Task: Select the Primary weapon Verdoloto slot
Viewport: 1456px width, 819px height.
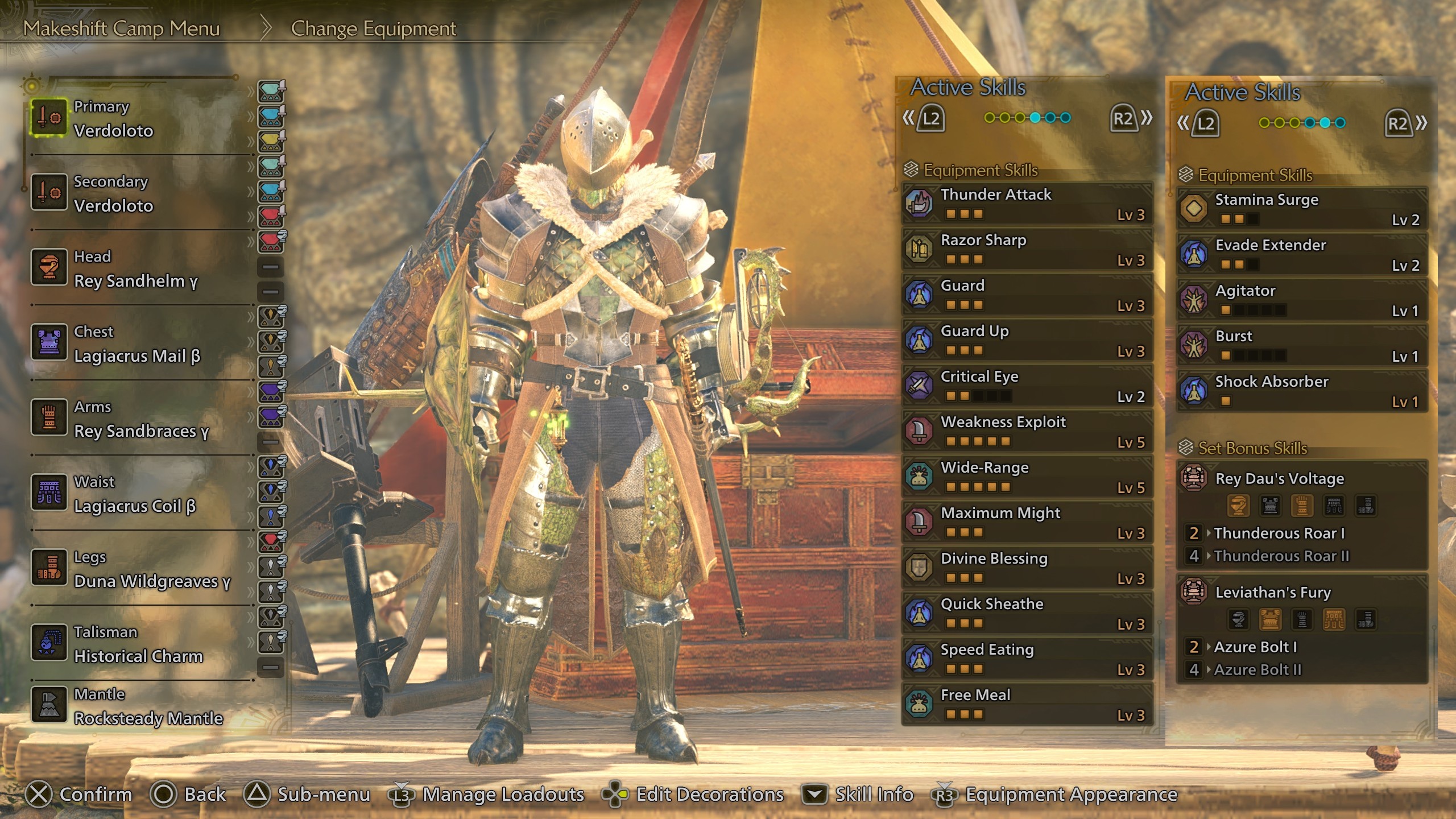Action: click(136, 118)
